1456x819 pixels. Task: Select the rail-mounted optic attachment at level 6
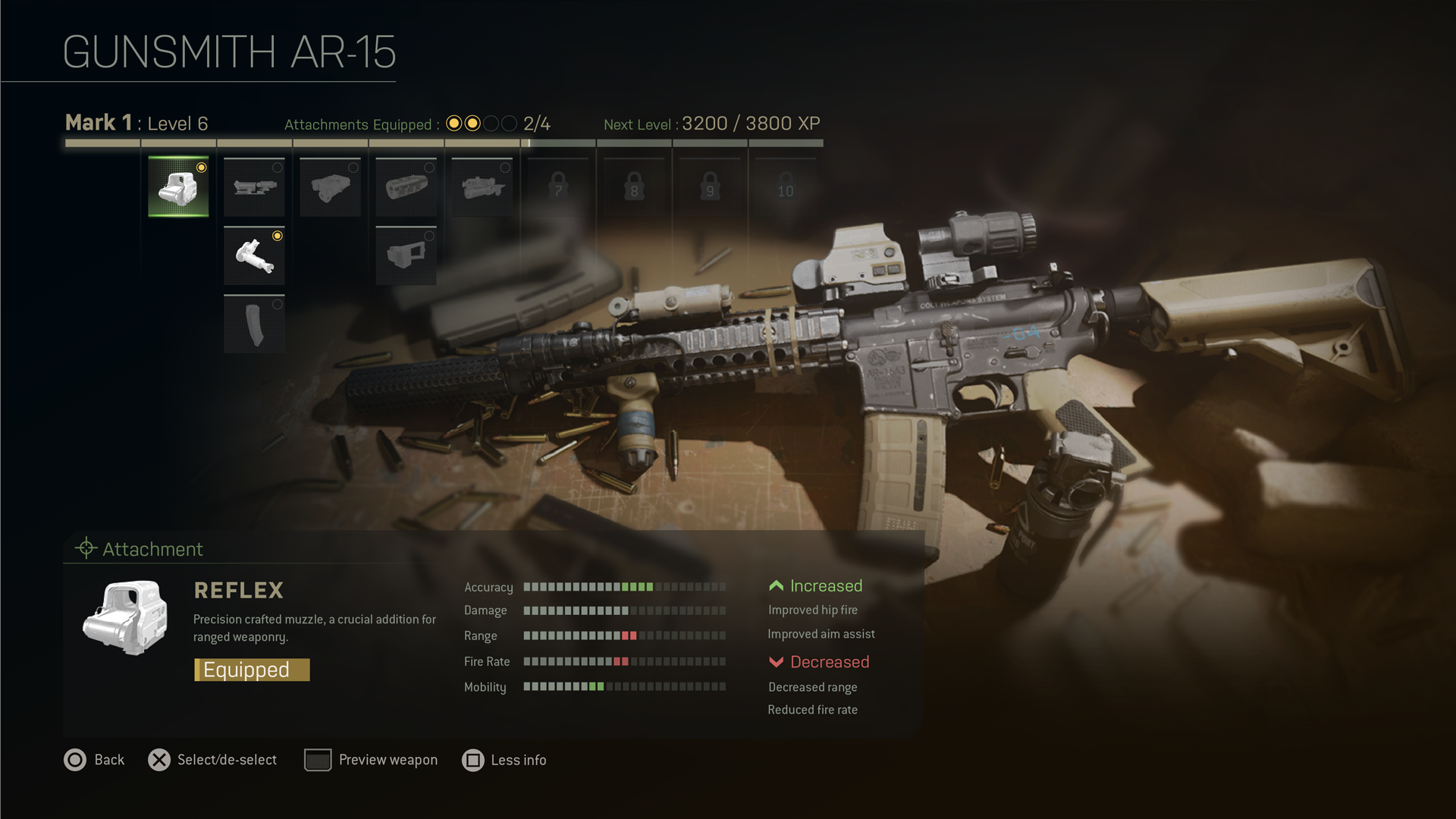482,187
